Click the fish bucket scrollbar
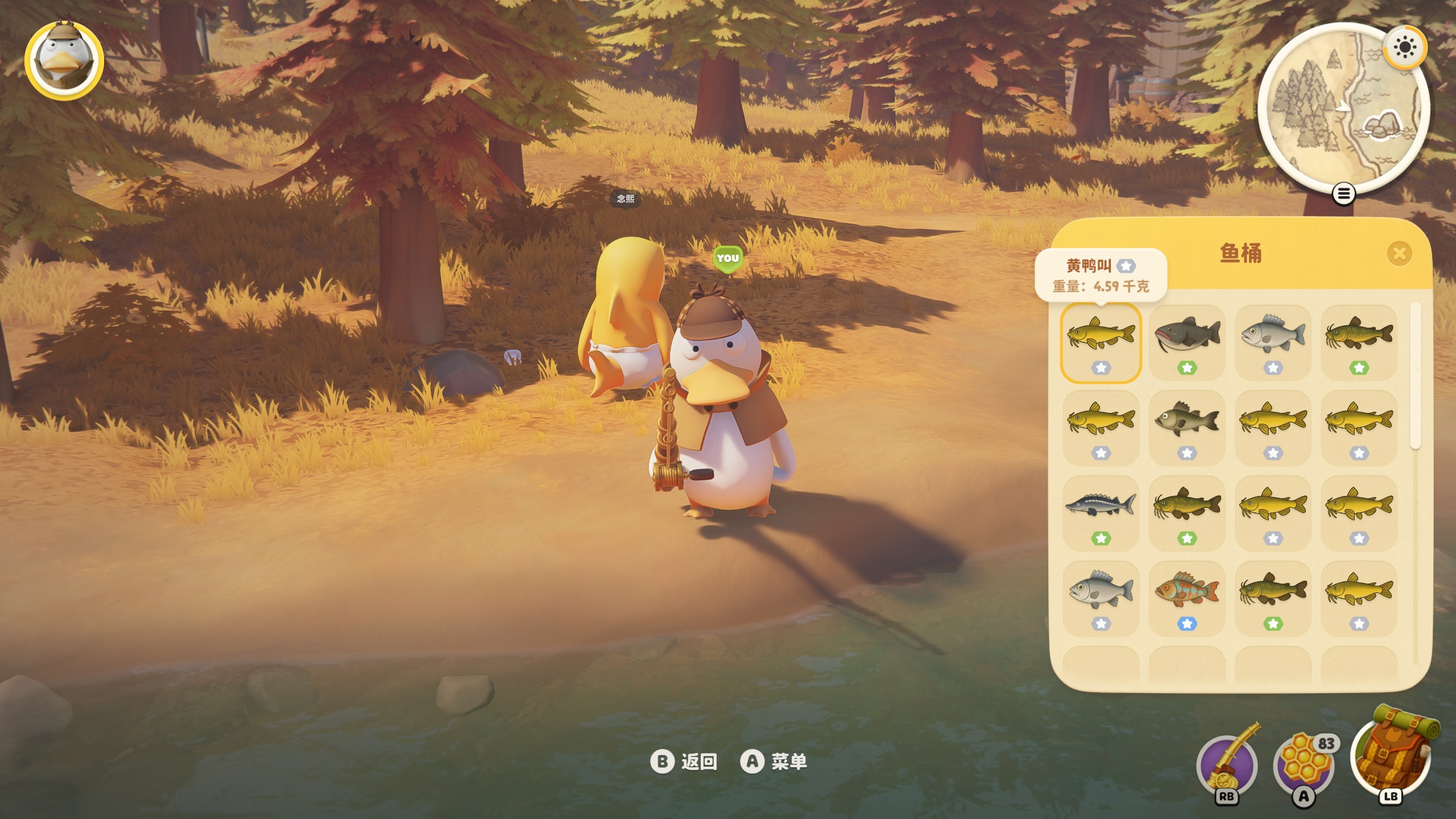This screenshot has height=819, width=1456. (1416, 375)
